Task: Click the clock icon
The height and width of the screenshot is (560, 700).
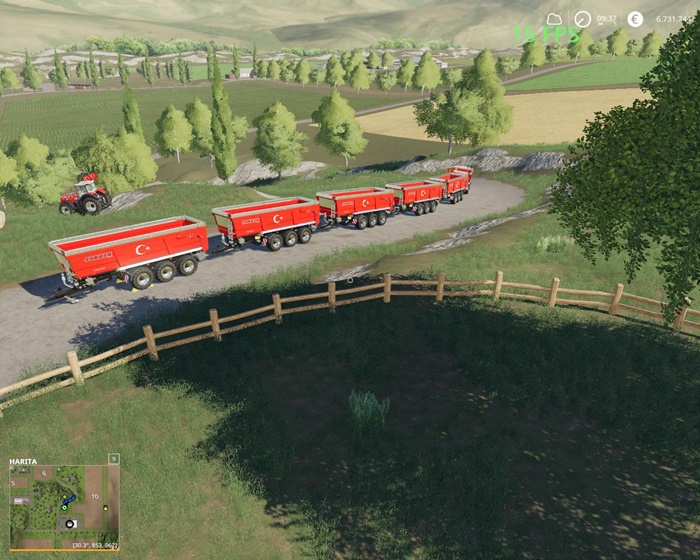Action: pos(583,19)
